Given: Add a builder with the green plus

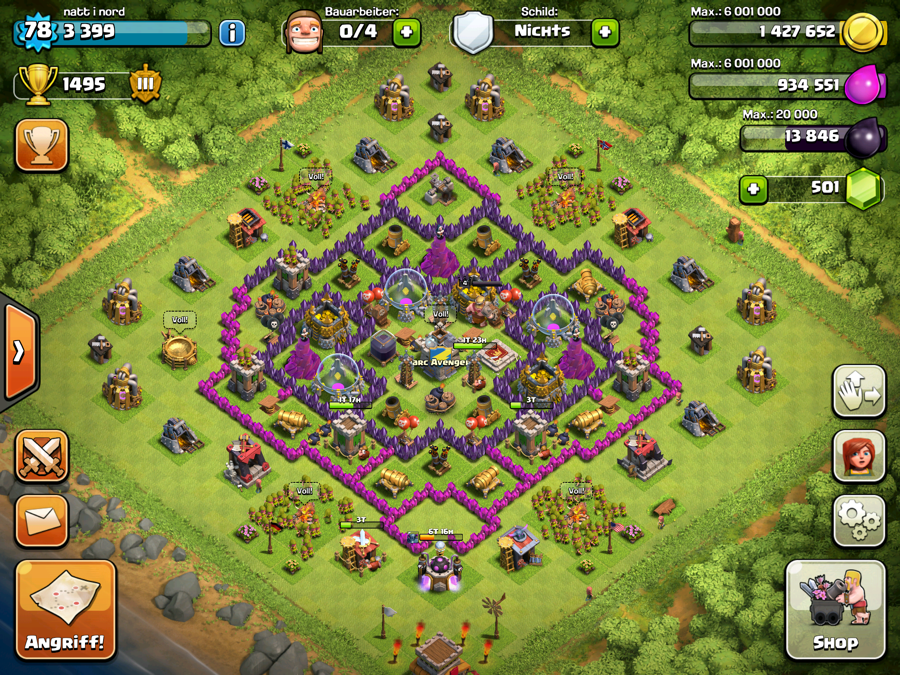Looking at the screenshot, I should [406, 32].
